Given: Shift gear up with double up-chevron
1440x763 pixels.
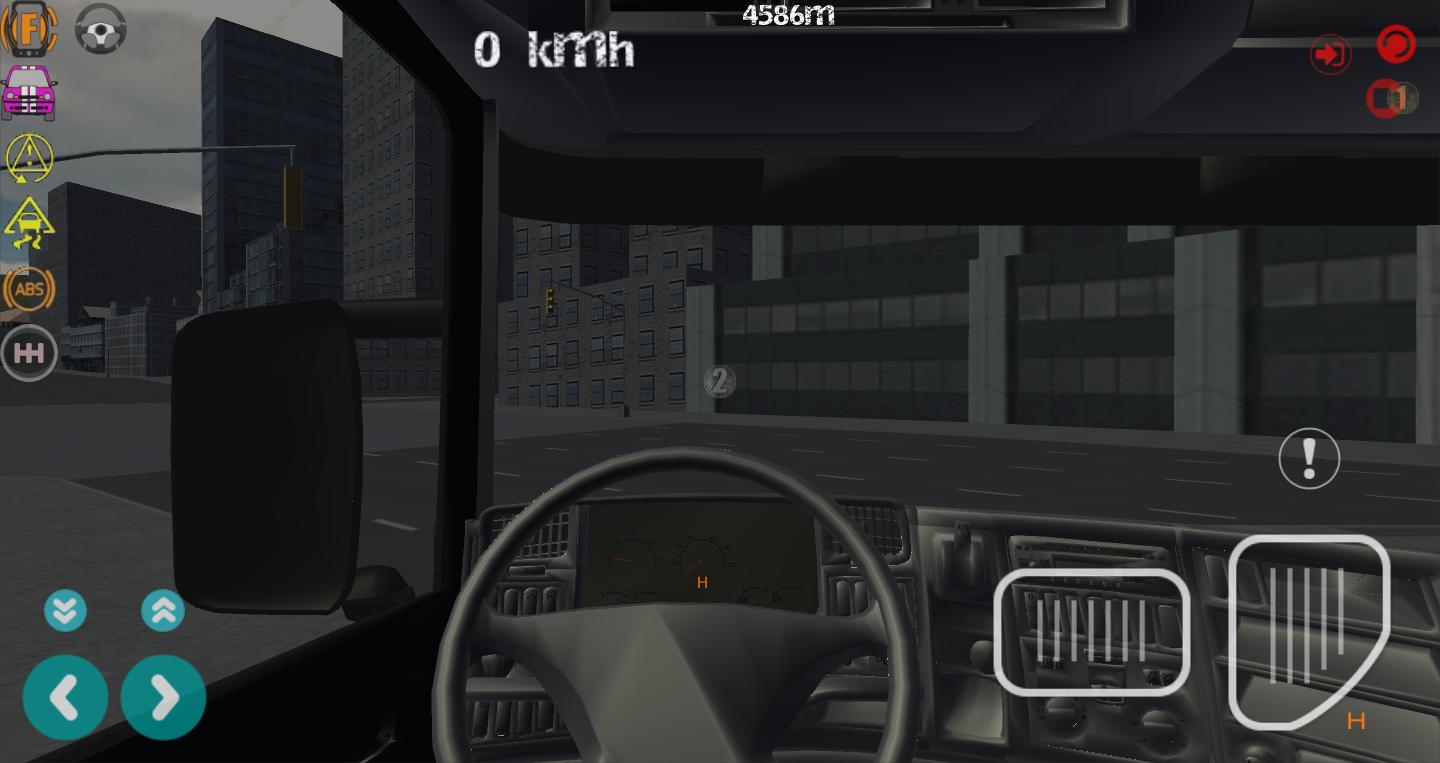Looking at the screenshot, I should coord(163,610).
